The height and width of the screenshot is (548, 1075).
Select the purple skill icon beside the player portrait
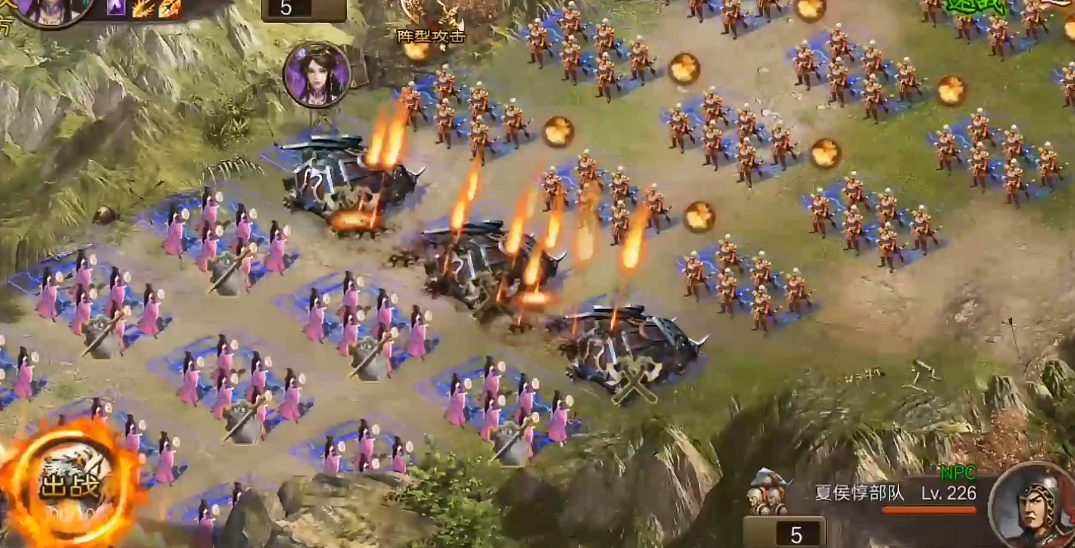coord(117,8)
